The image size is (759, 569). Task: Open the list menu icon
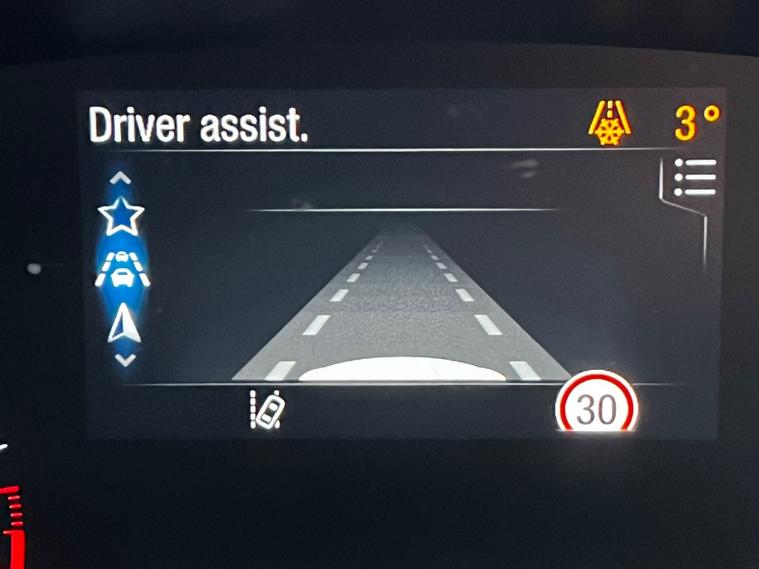695,177
